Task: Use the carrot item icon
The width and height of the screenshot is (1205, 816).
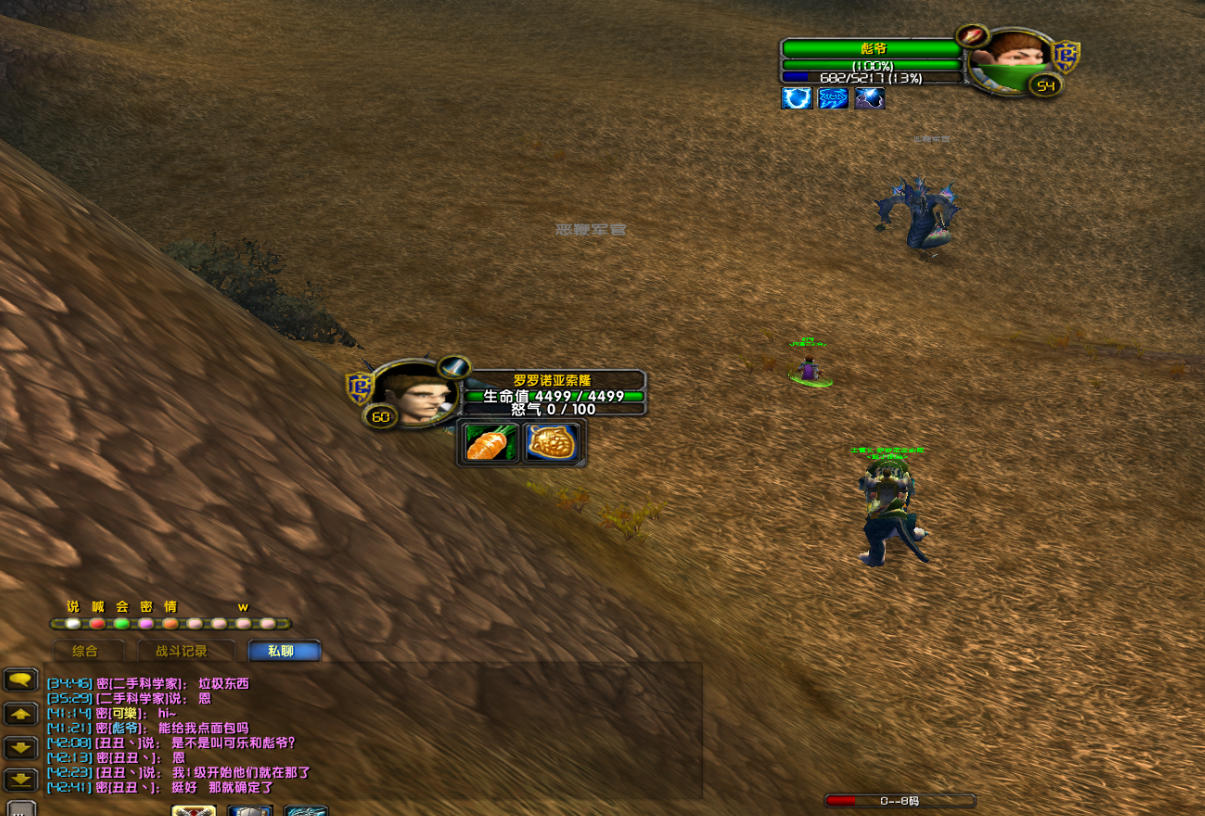Action: click(x=490, y=443)
